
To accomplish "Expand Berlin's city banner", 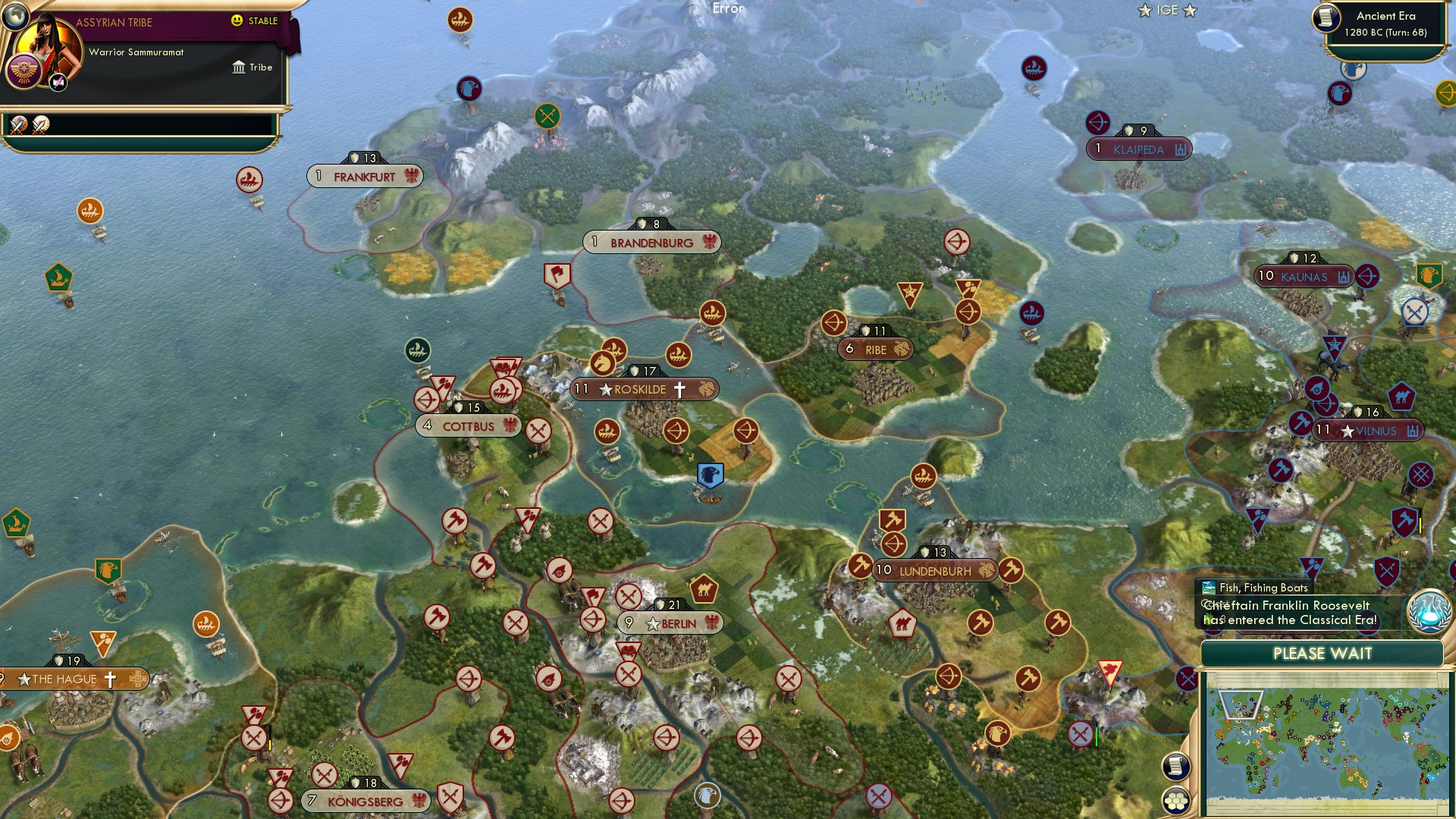I will coord(671,622).
